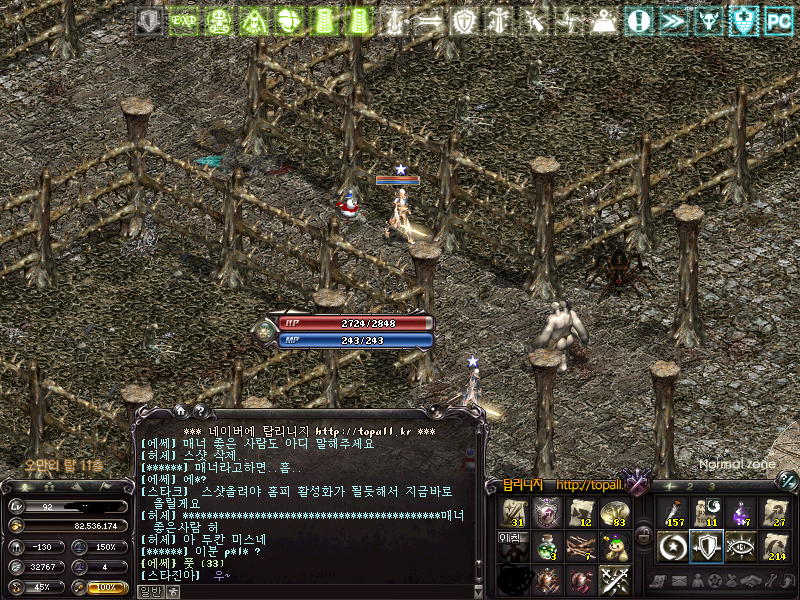This screenshot has height=600, width=800.
Task: Use the green potion hotbar slot
Action: pyautogui.click(x=544, y=547)
